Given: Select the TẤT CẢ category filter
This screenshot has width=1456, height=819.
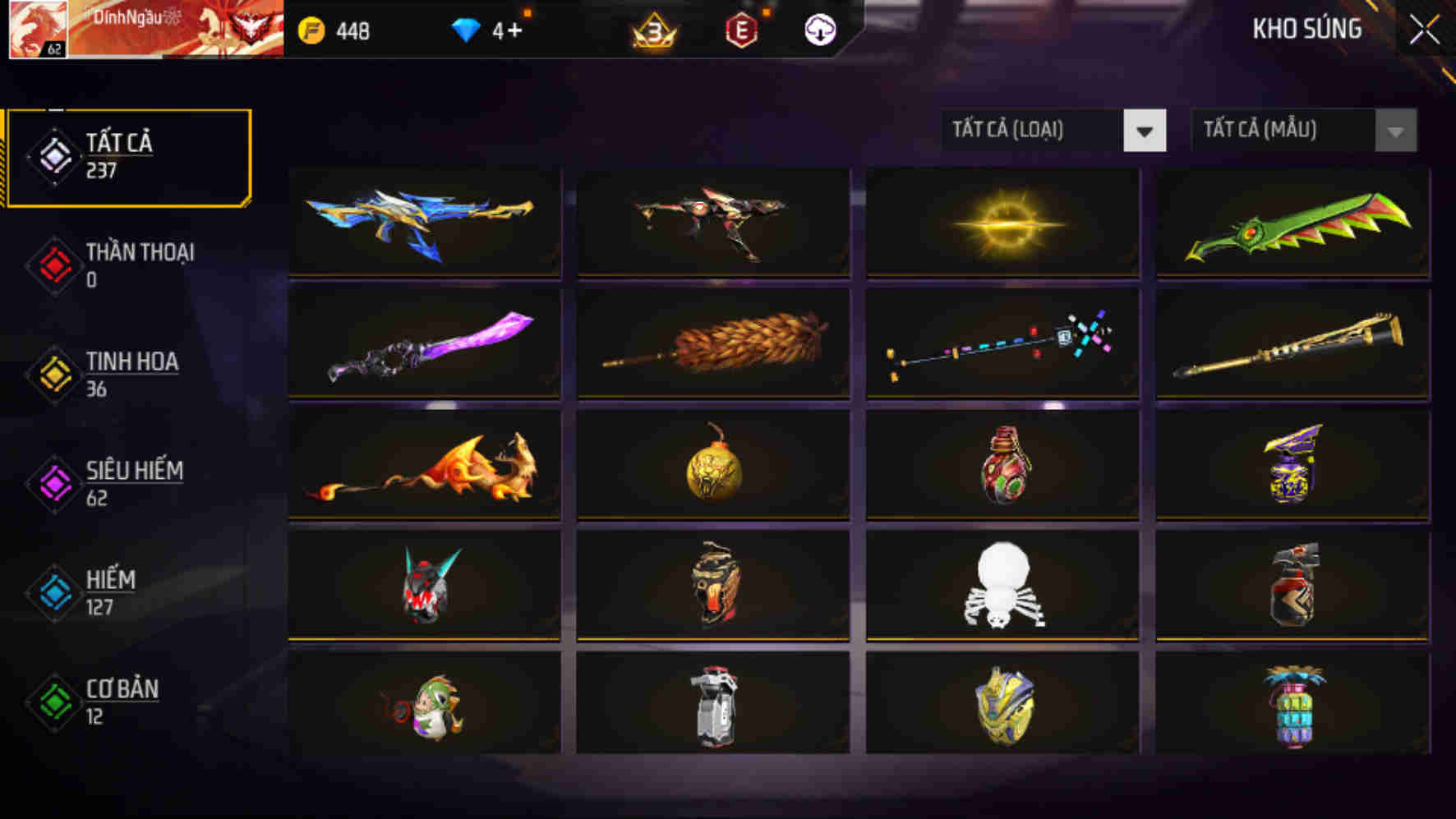Looking at the screenshot, I should click(x=127, y=156).
